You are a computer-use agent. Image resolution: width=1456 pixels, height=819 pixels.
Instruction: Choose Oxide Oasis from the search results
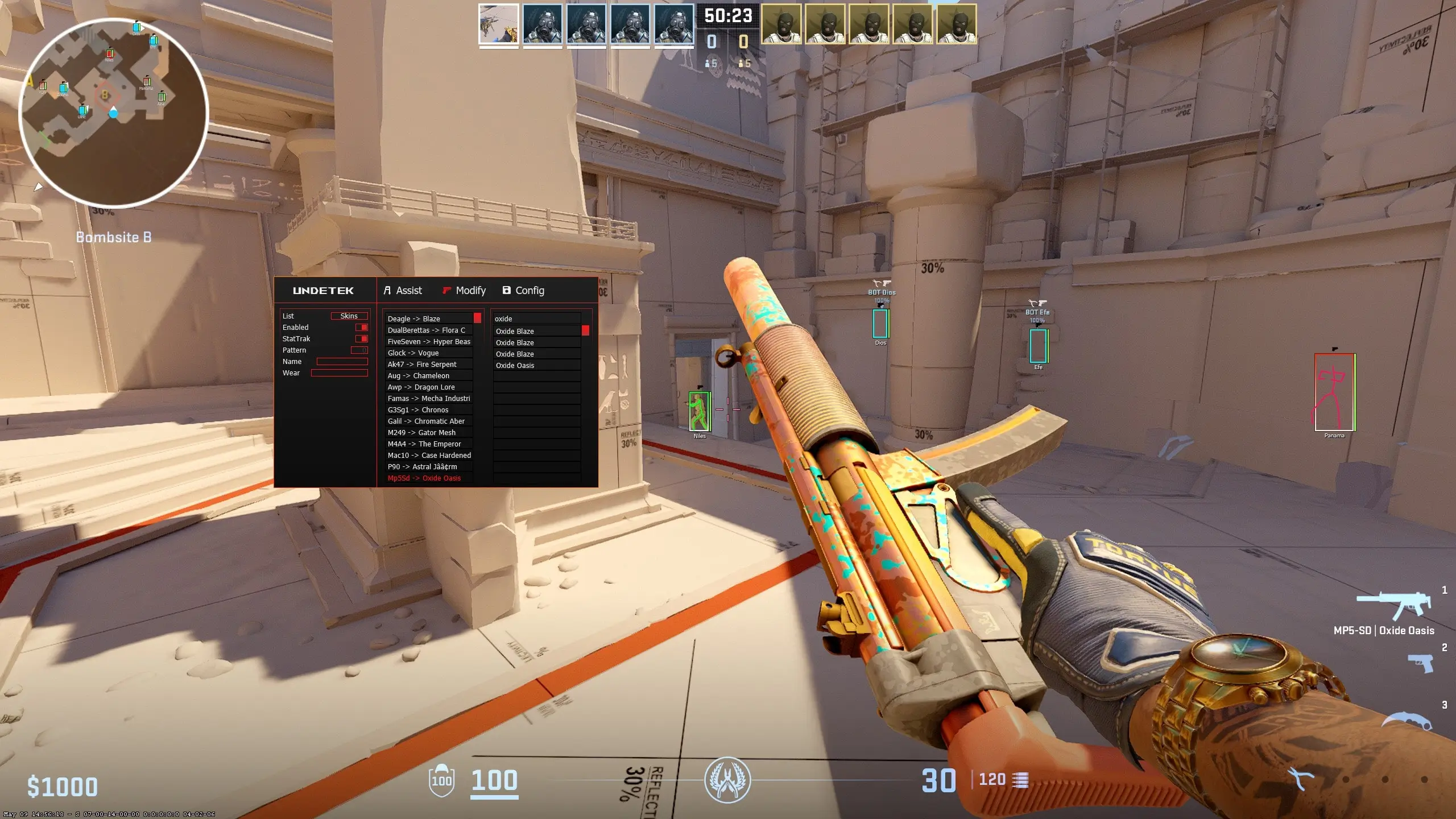tap(536, 366)
